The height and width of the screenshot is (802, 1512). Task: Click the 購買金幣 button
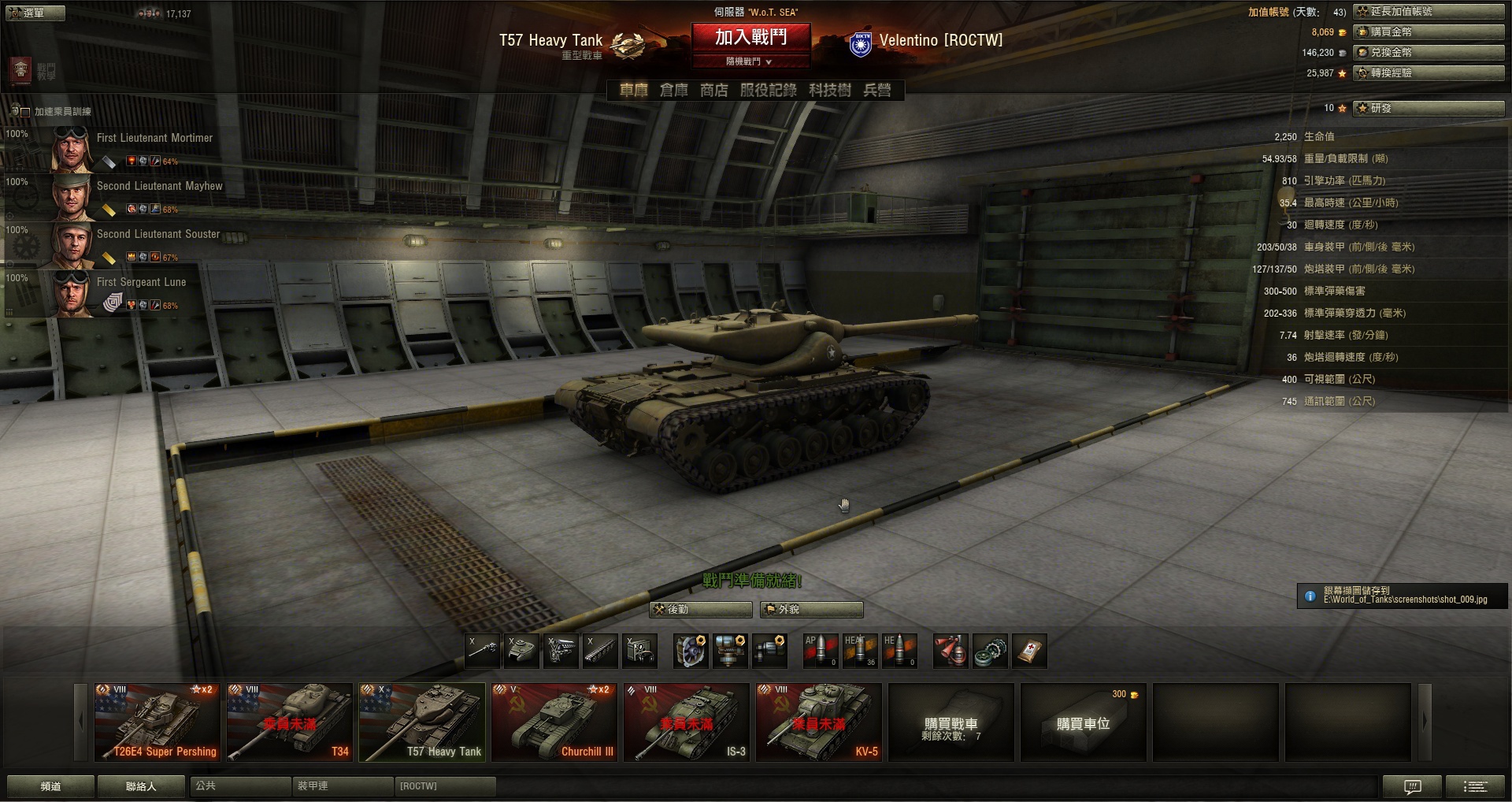pyautogui.click(x=1429, y=32)
